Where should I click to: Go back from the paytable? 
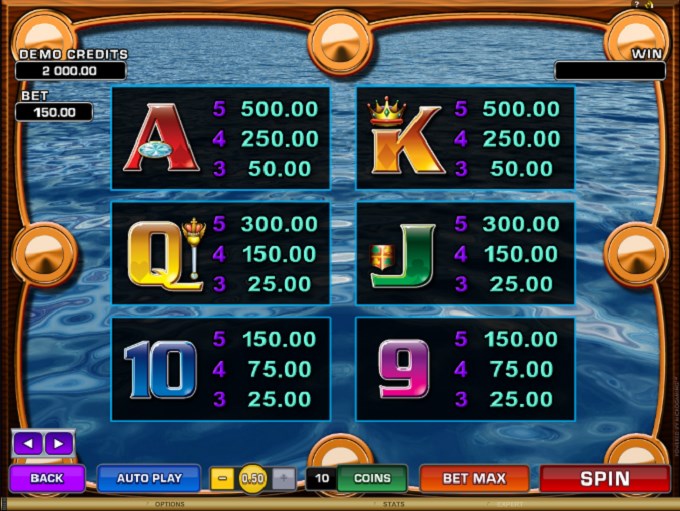[x=46, y=479]
